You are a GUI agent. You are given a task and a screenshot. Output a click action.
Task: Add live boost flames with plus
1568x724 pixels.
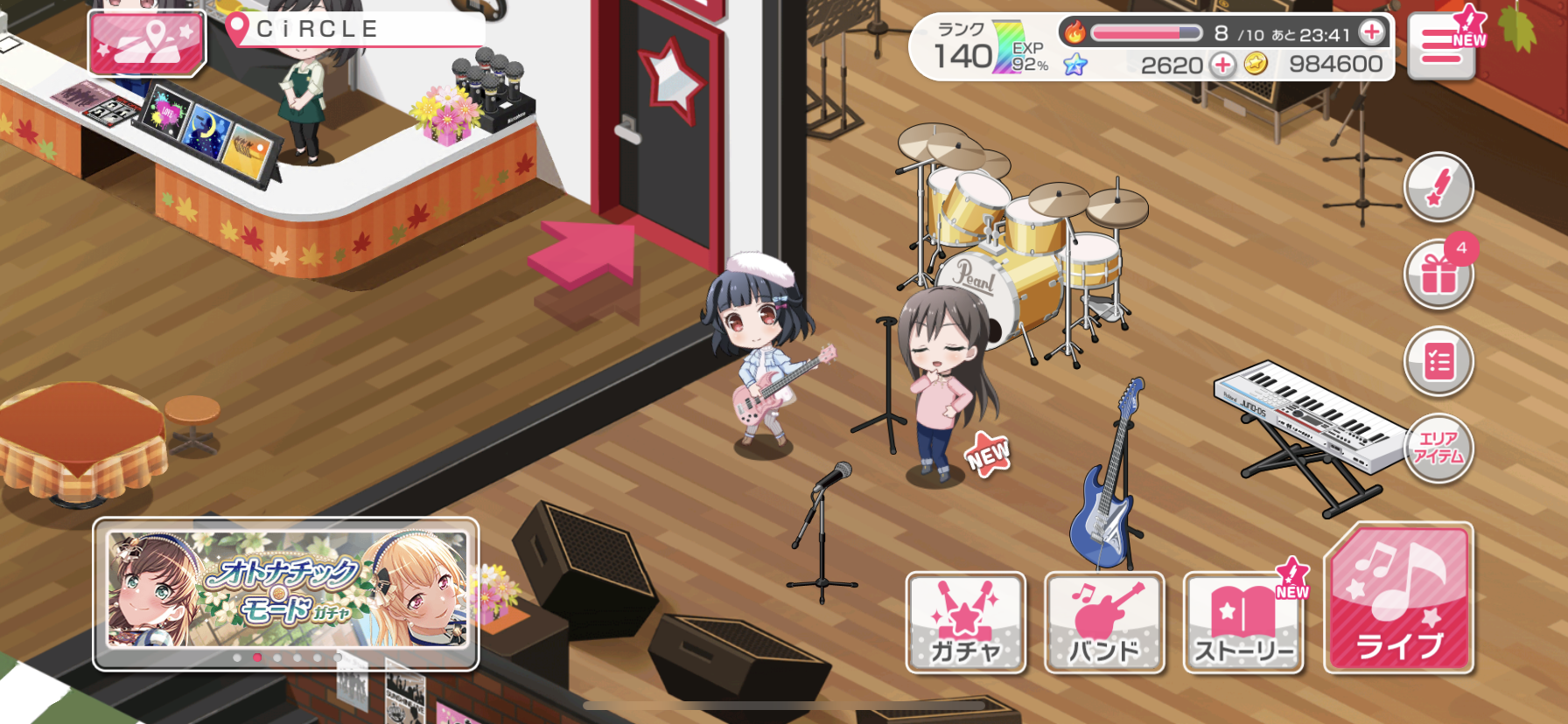click(1372, 33)
